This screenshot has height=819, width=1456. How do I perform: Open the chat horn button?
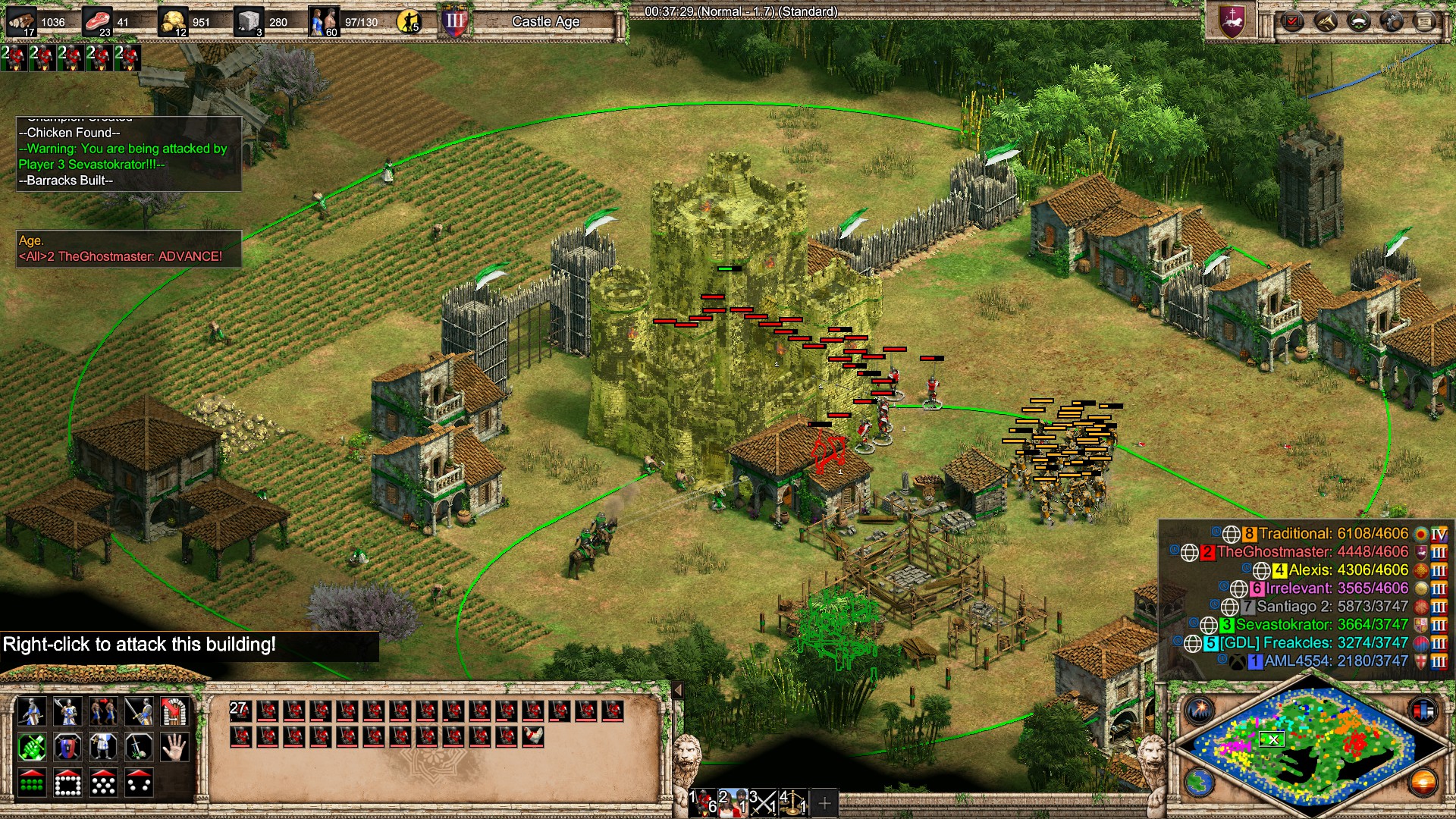tap(1326, 21)
